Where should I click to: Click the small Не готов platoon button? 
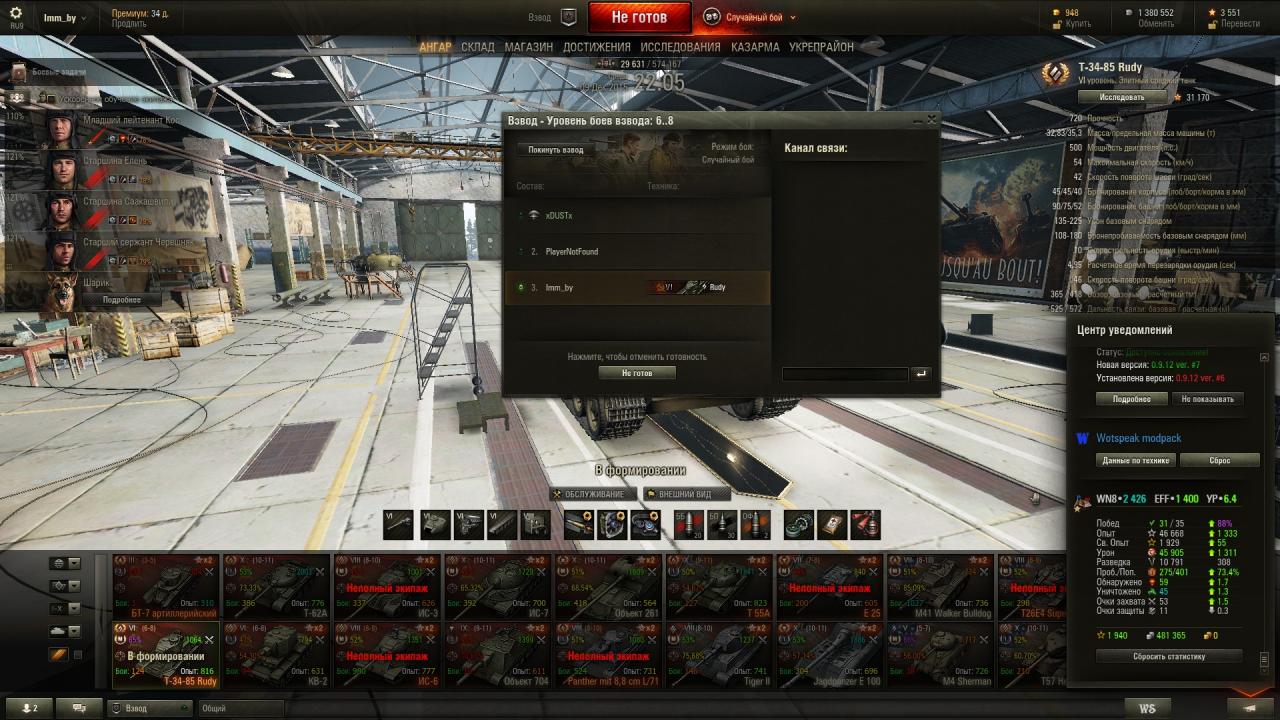point(637,373)
